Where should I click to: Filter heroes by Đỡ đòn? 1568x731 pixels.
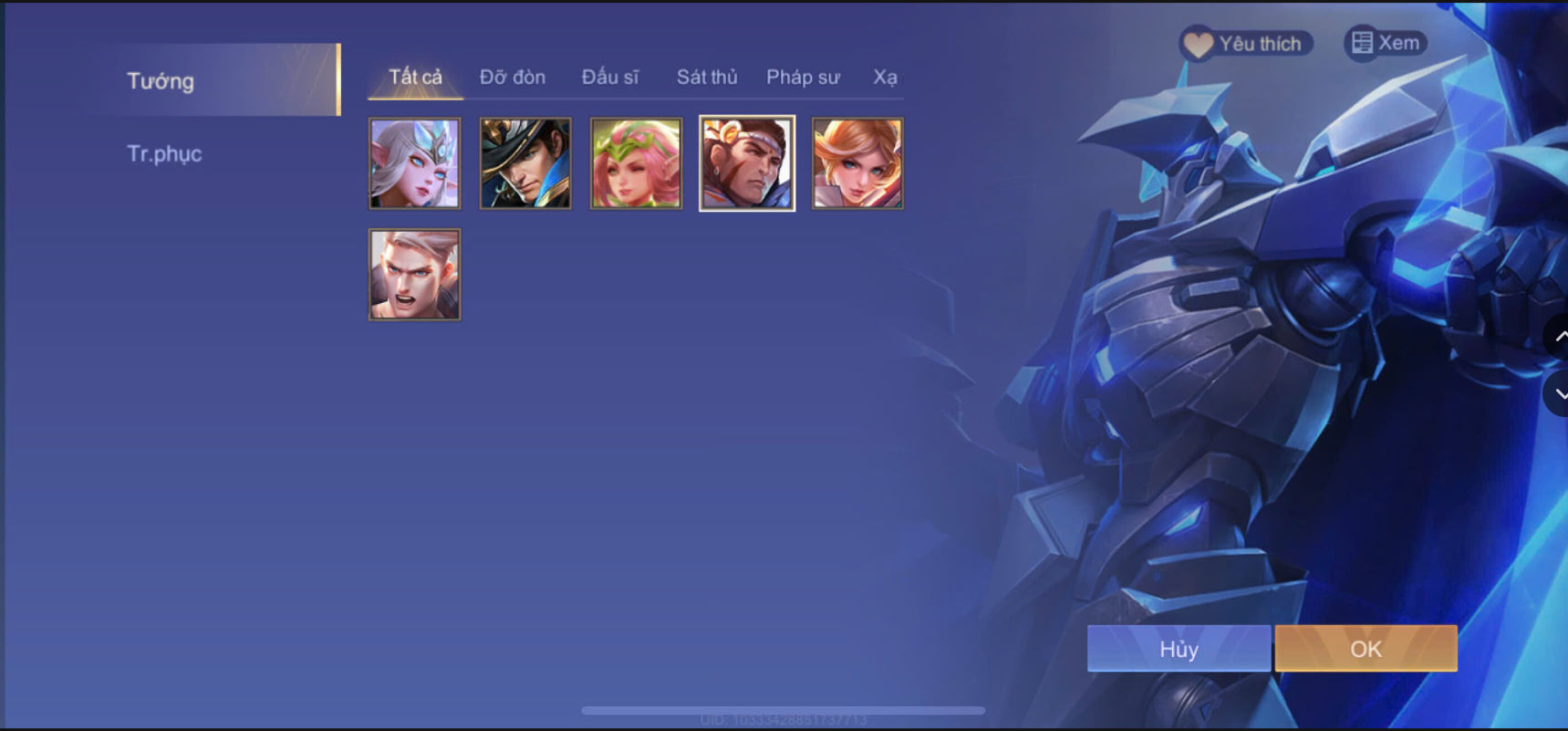point(512,78)
